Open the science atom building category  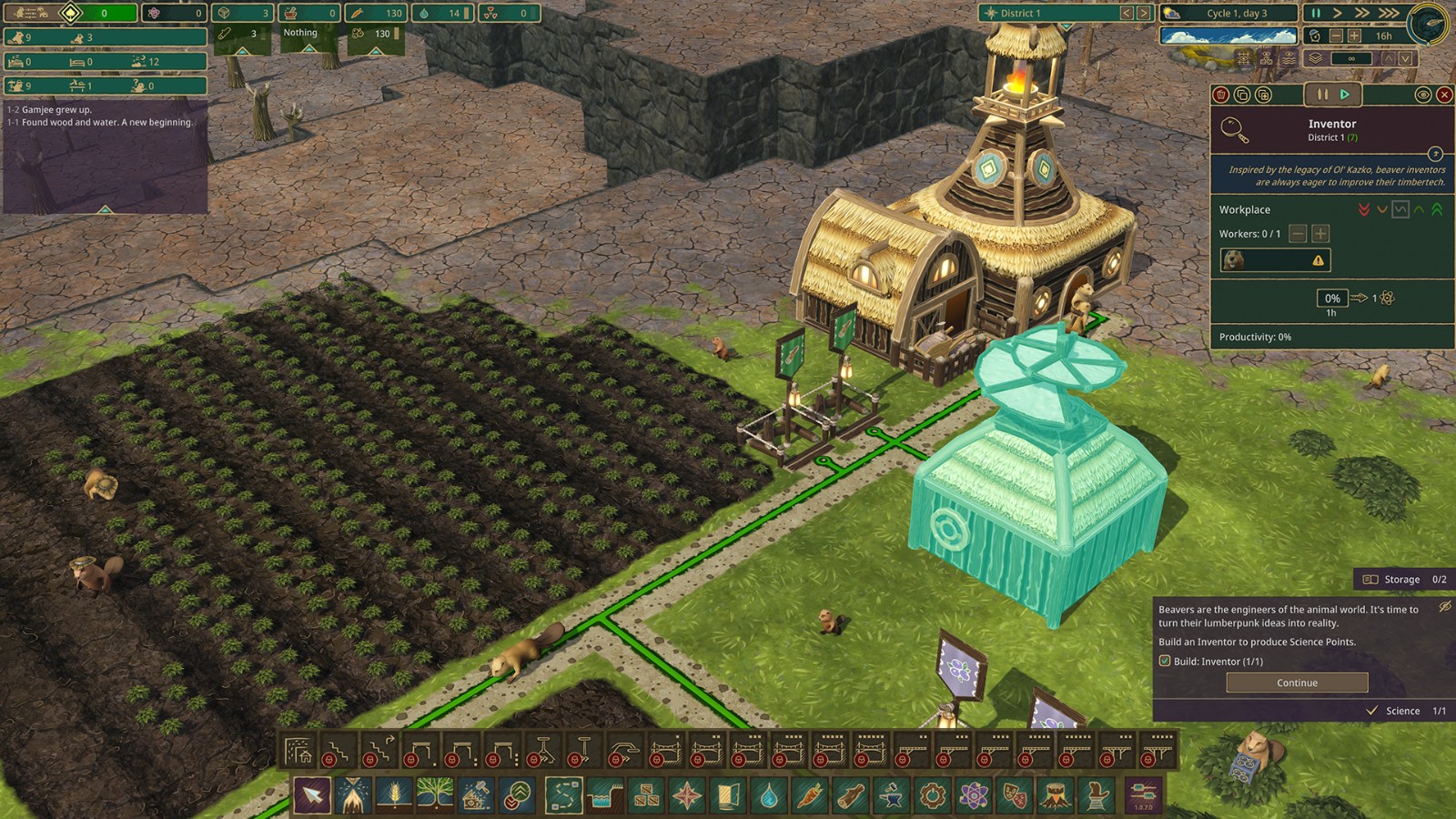click(973, 796)
